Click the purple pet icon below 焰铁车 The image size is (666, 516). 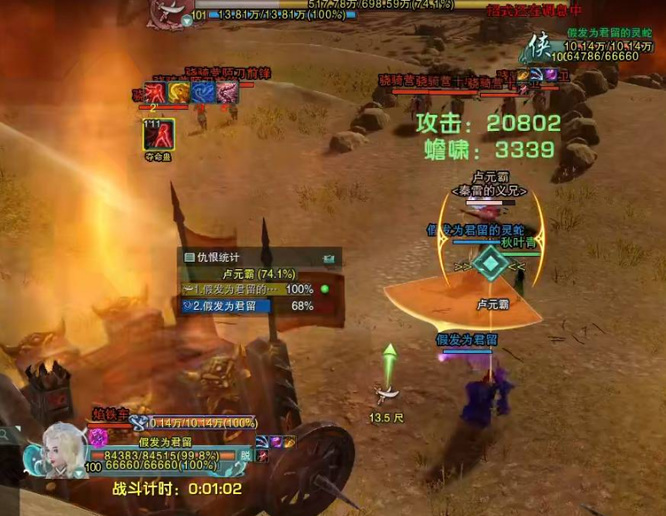98,436
